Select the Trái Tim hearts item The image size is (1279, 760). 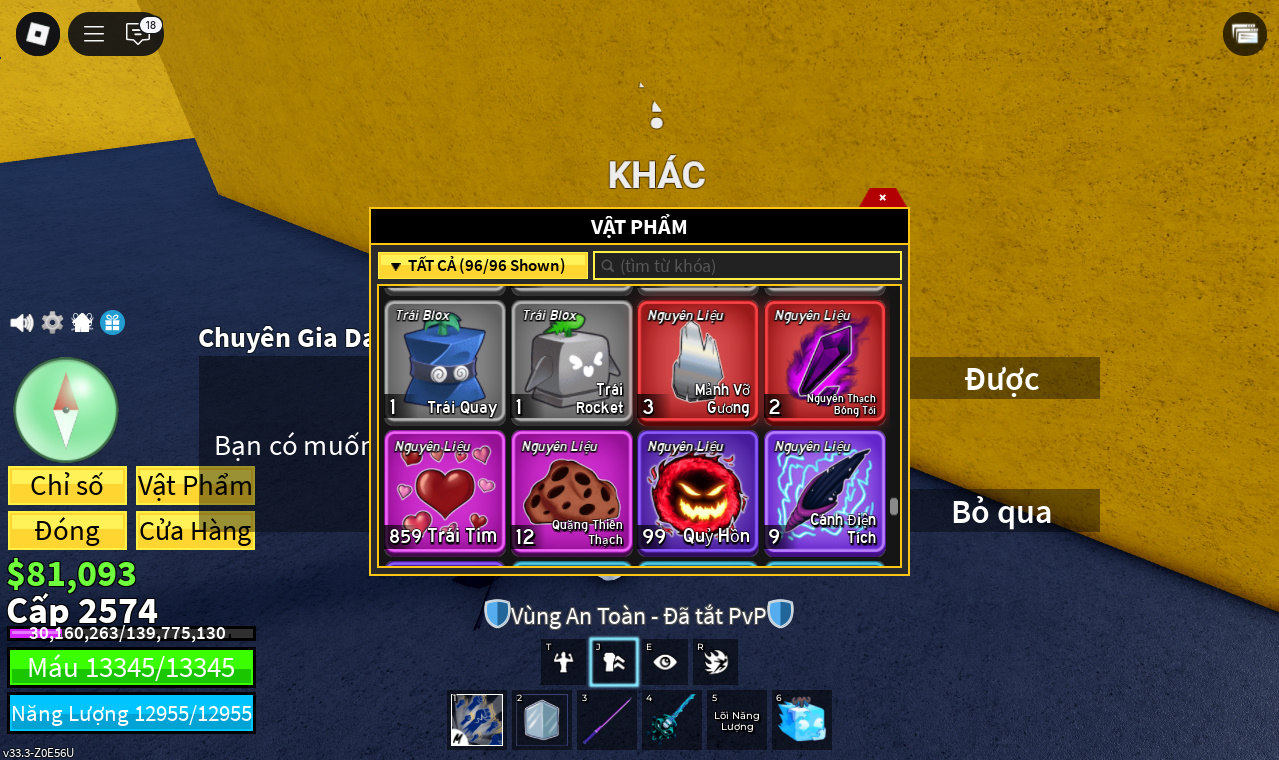point(445,492)
